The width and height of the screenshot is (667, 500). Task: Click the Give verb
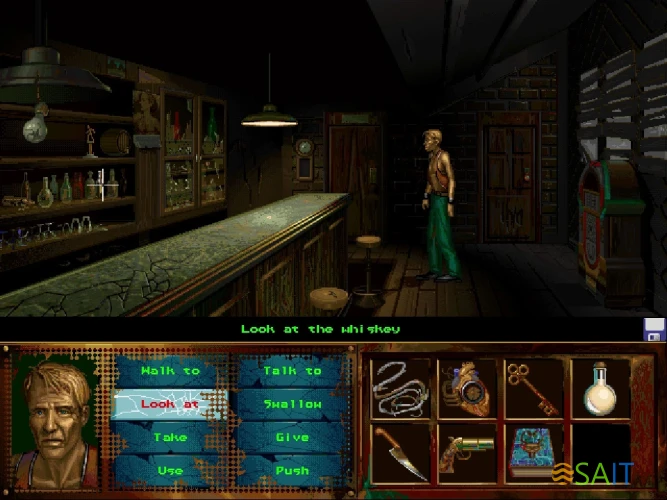[x=292, y=437]
